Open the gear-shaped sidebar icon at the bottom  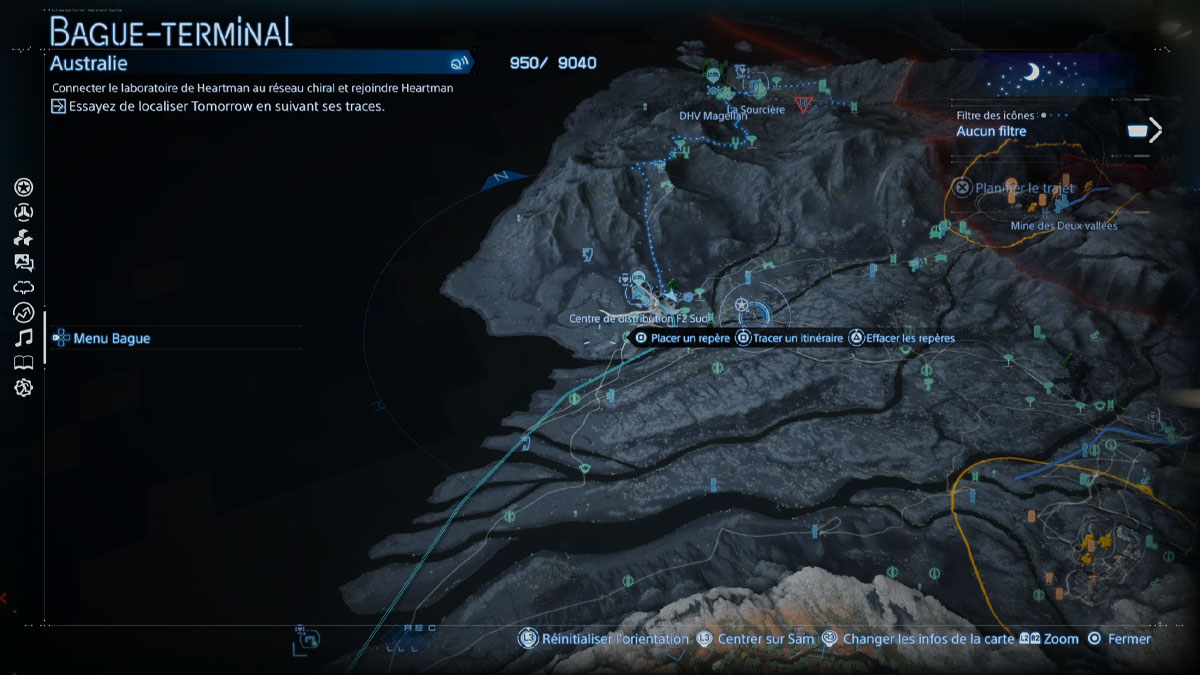pos(24,387)
